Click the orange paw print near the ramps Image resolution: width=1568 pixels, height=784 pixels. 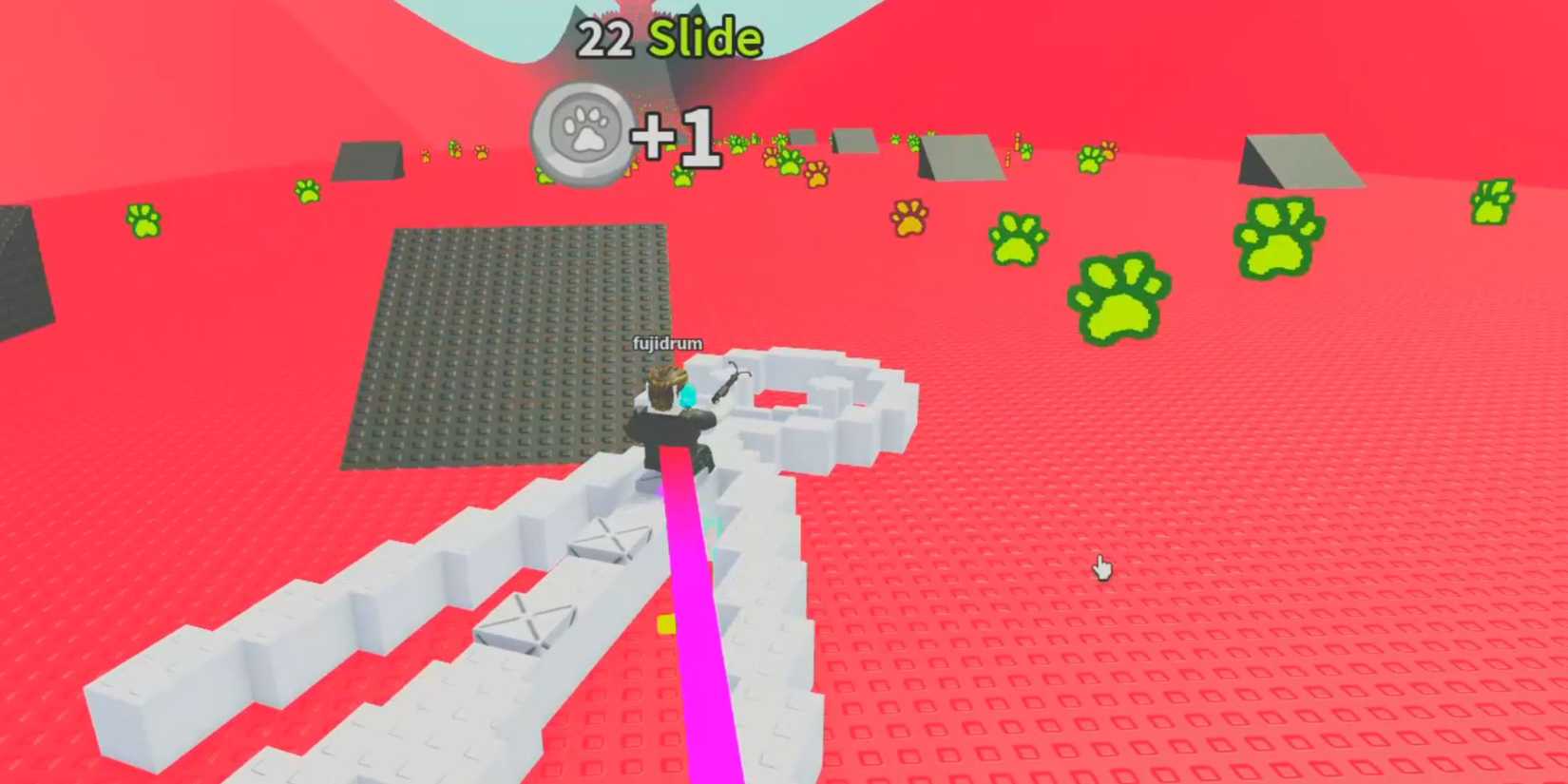click(x=908, y=219)
